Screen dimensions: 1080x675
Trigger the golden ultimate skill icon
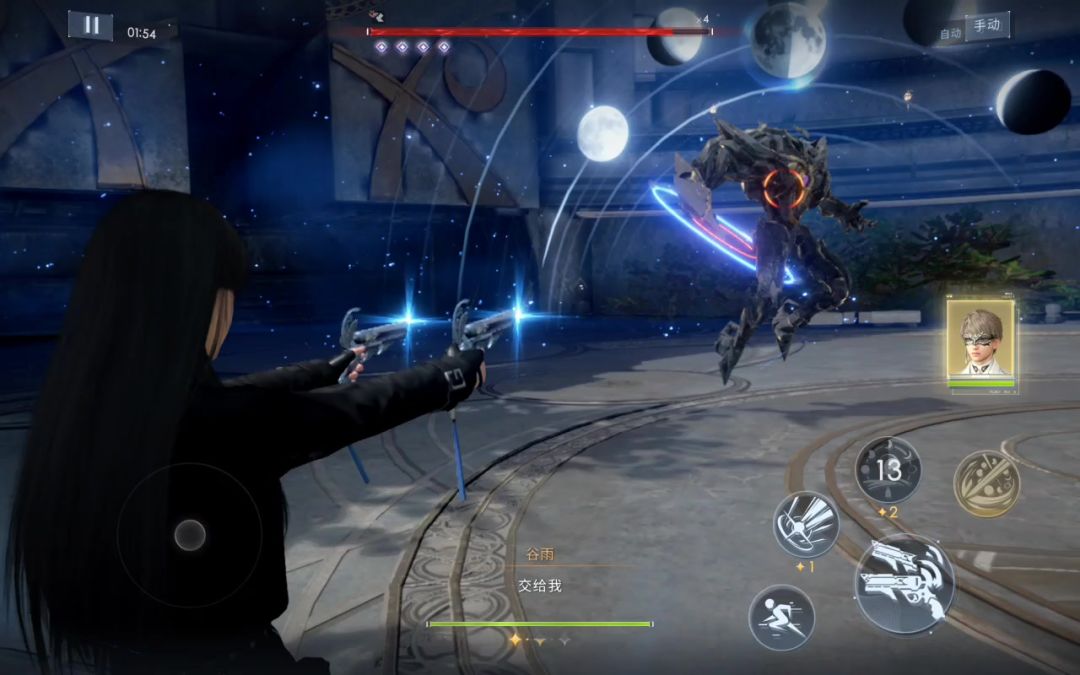985,483
